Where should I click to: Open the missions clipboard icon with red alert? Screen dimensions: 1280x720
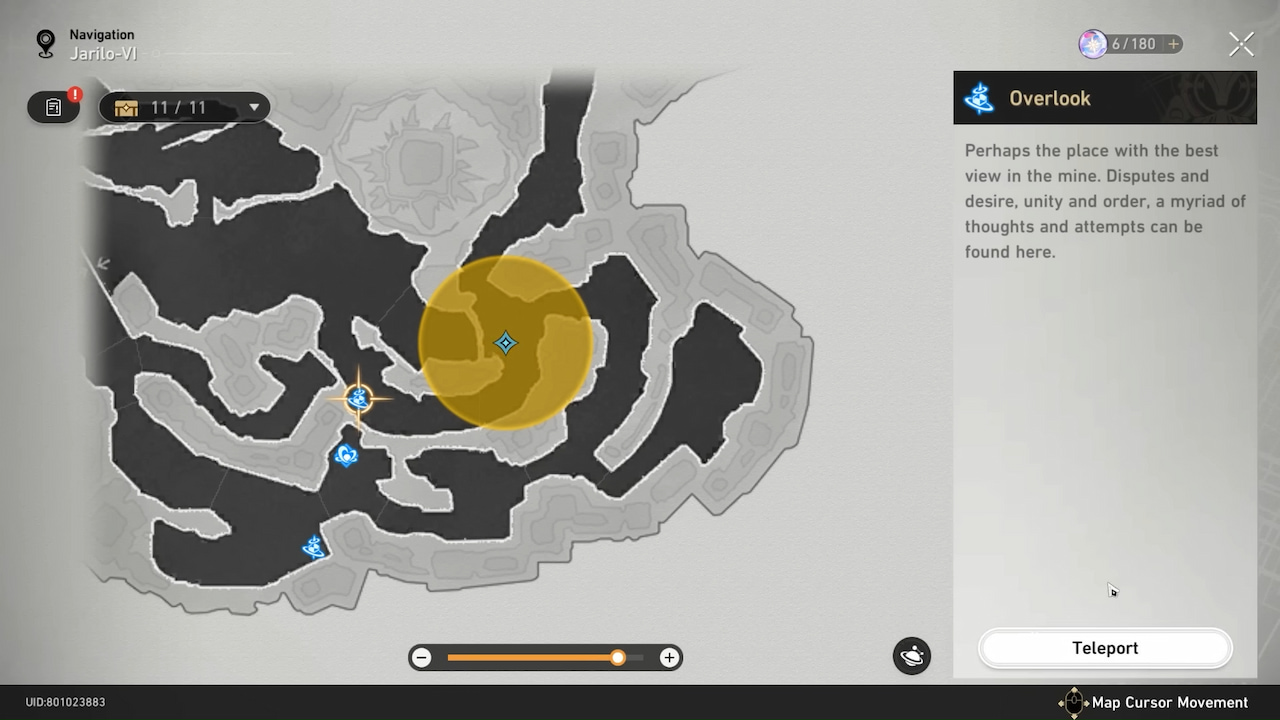click(x=53, y=107)
